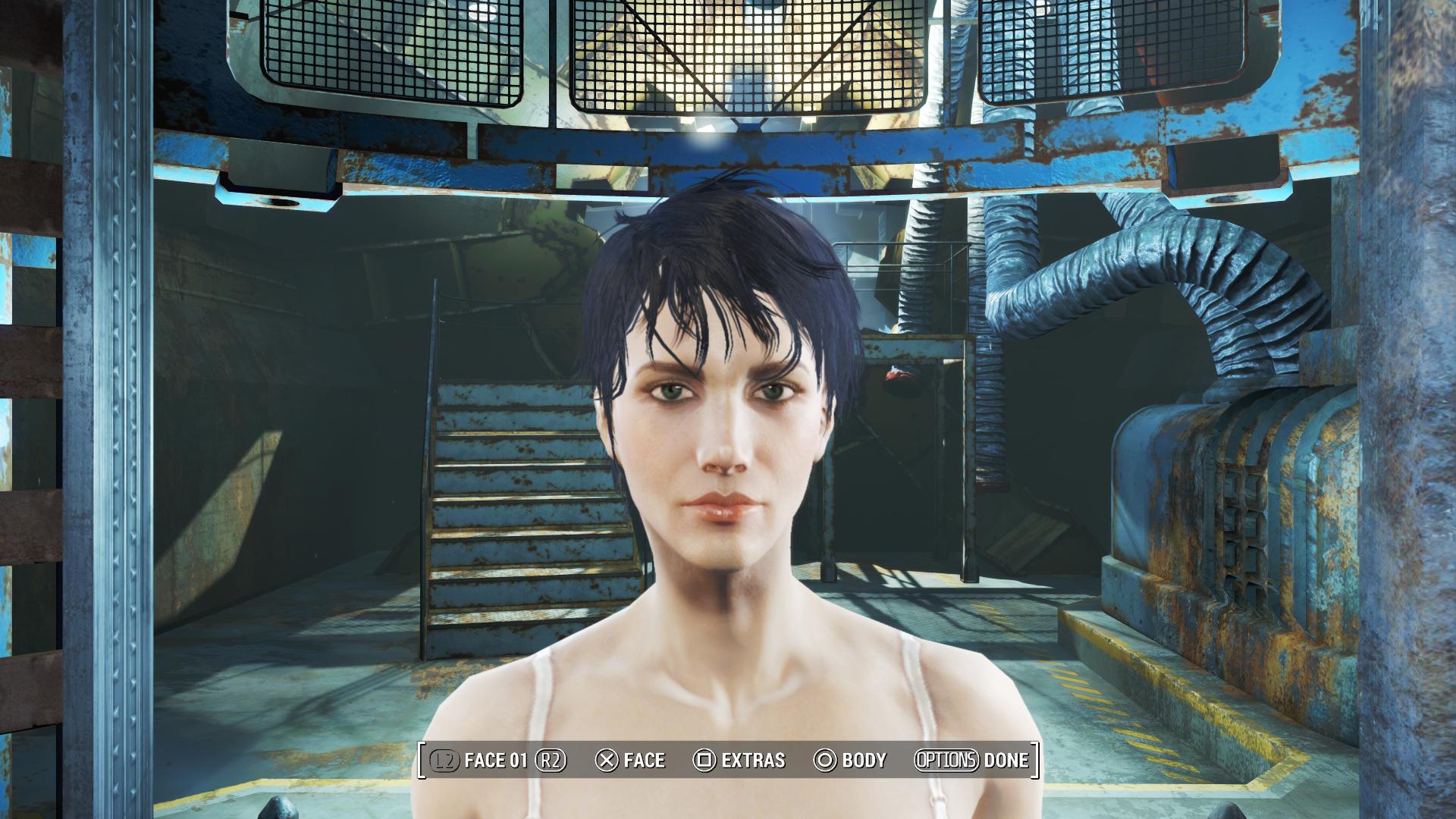1456x819 pixels.
Task: Switch to BODY customization
Action: pyautogui.click(x=864, y=761)
